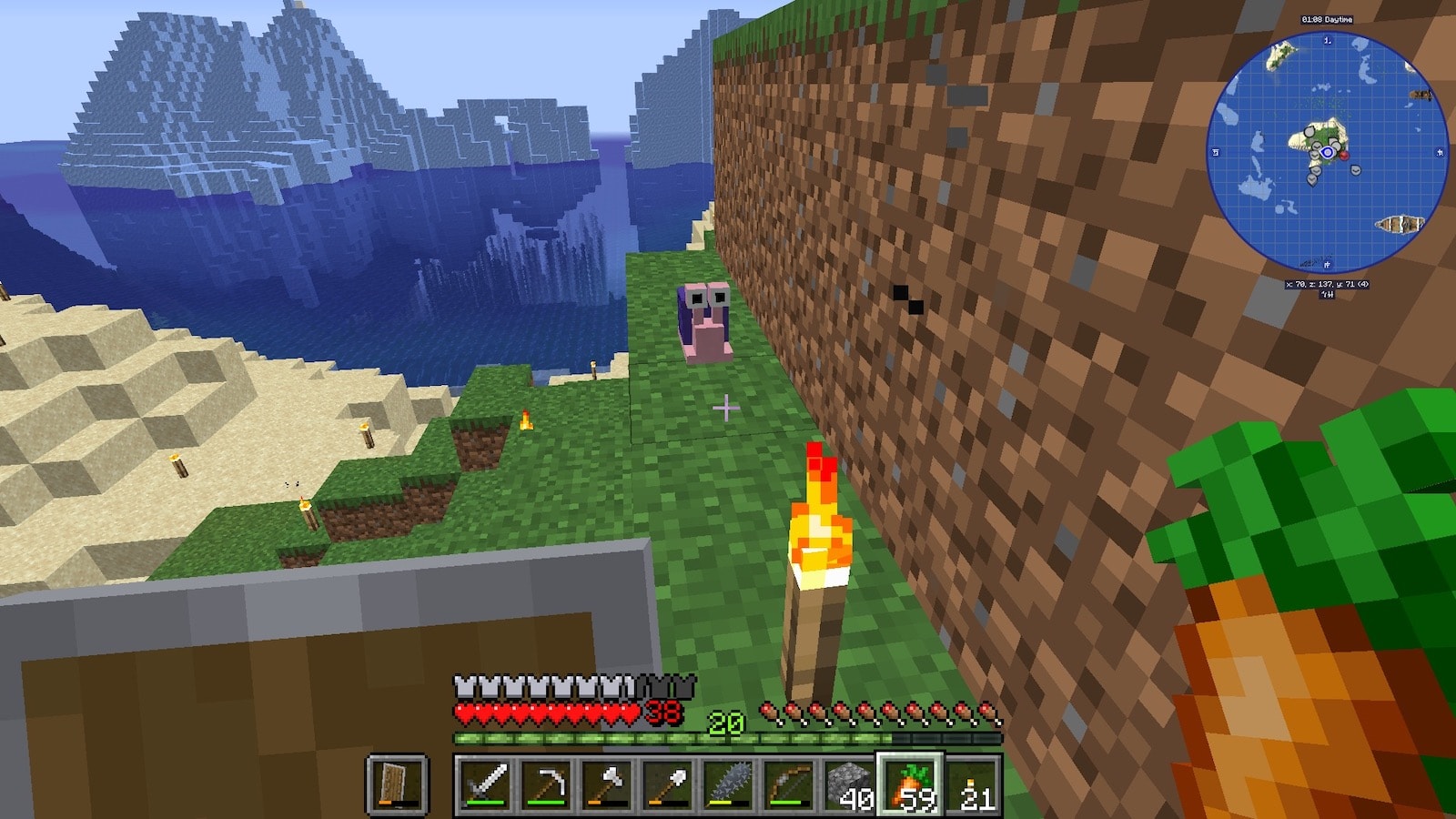Click the red marker on the minimap
Image resolution: width=1456 pixels, height=819 pixels.
[1344, 156]
